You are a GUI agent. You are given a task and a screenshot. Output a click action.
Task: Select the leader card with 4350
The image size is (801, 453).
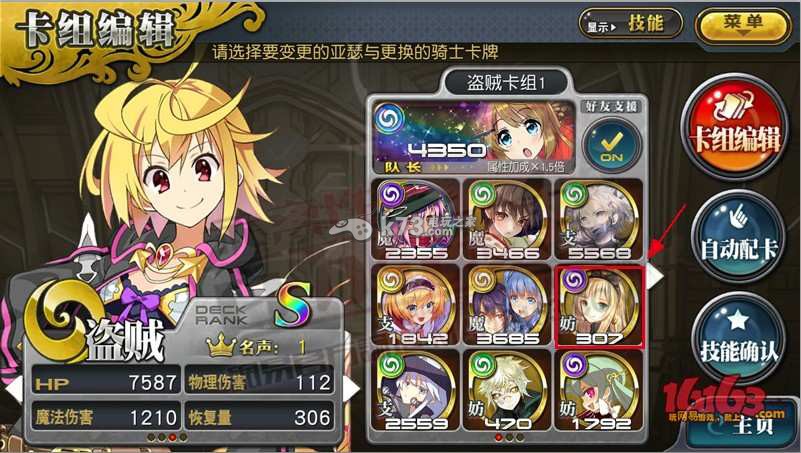point(470,136)
